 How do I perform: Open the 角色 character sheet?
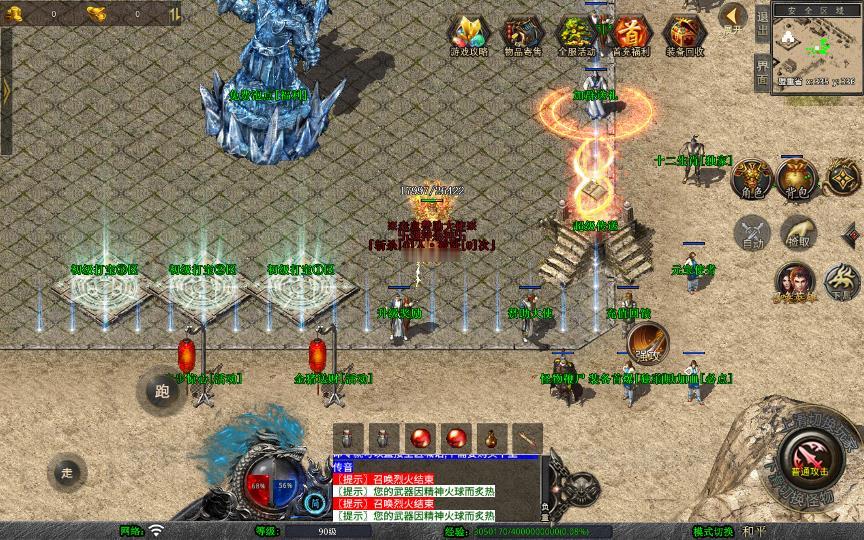click(751, 179)
